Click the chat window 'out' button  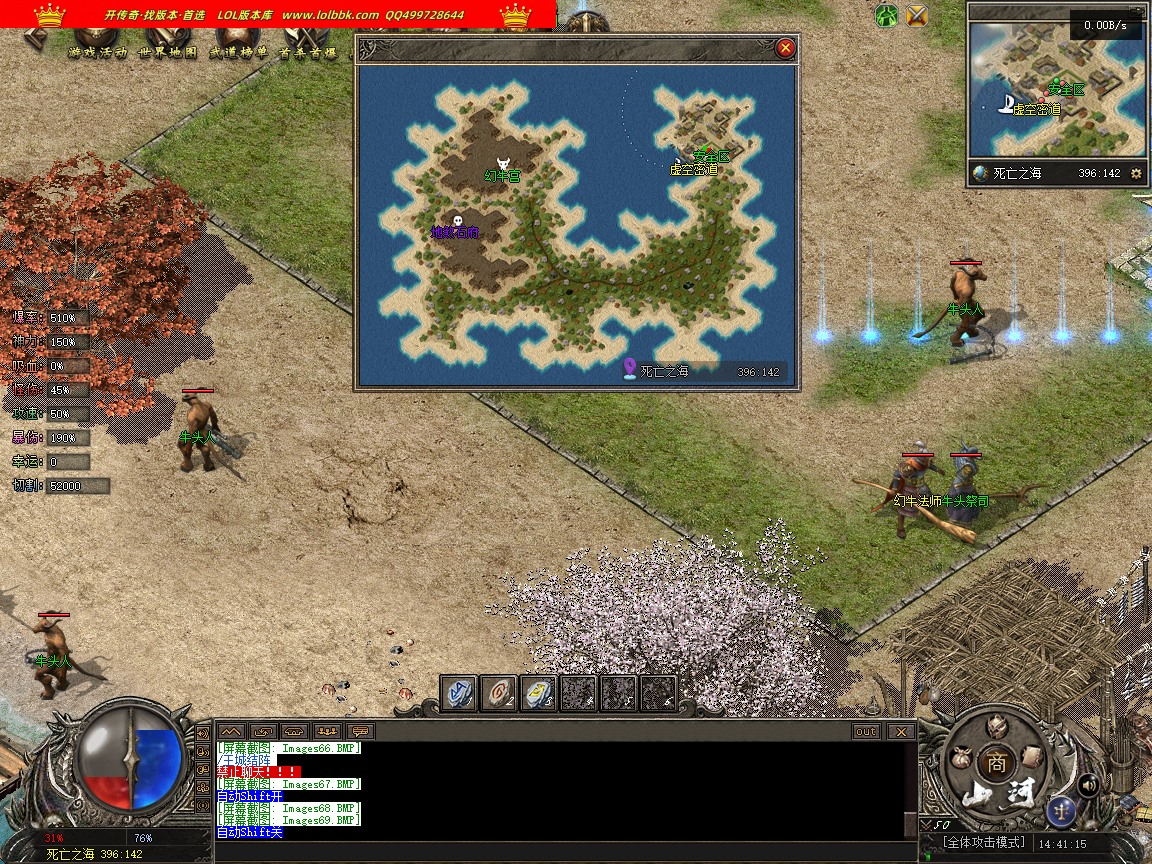click(x=866, y=732)
